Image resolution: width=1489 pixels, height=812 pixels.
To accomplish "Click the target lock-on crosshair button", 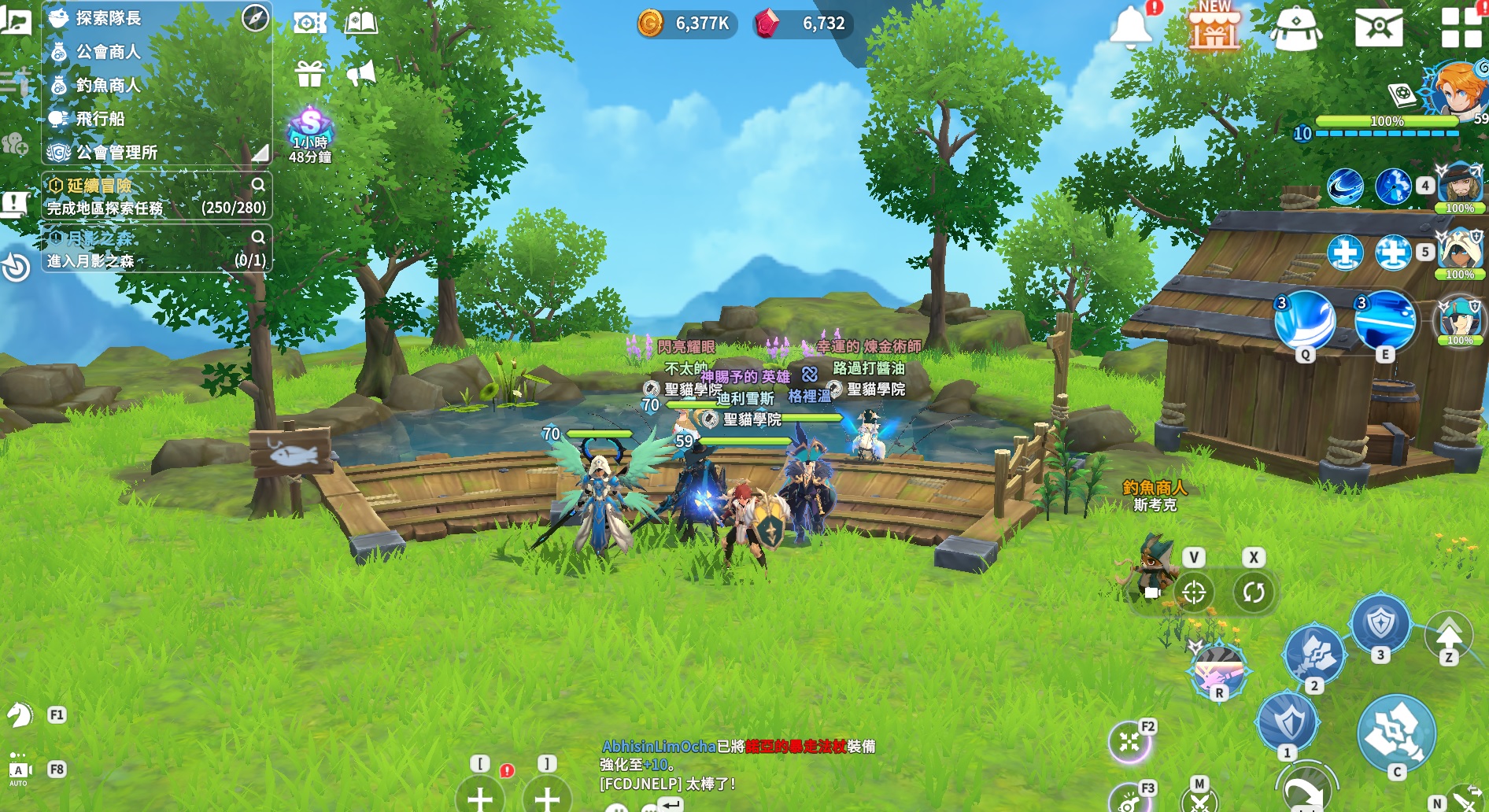I will pos(1194,592).
